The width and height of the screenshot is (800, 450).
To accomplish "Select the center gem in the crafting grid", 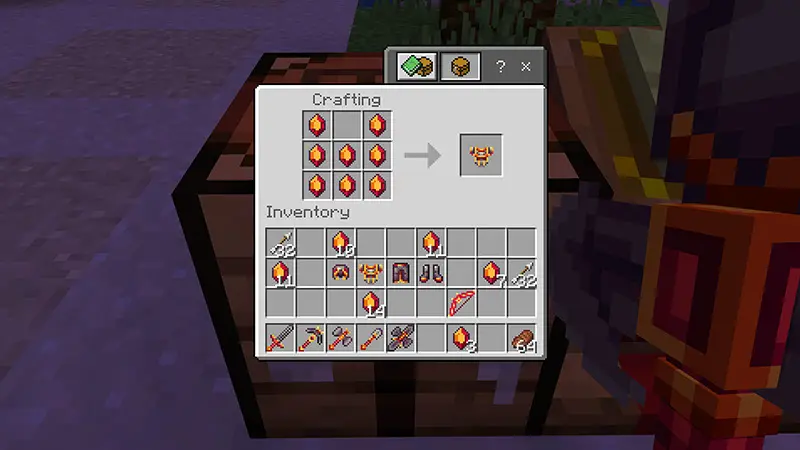I will click(x=347, y=155).
